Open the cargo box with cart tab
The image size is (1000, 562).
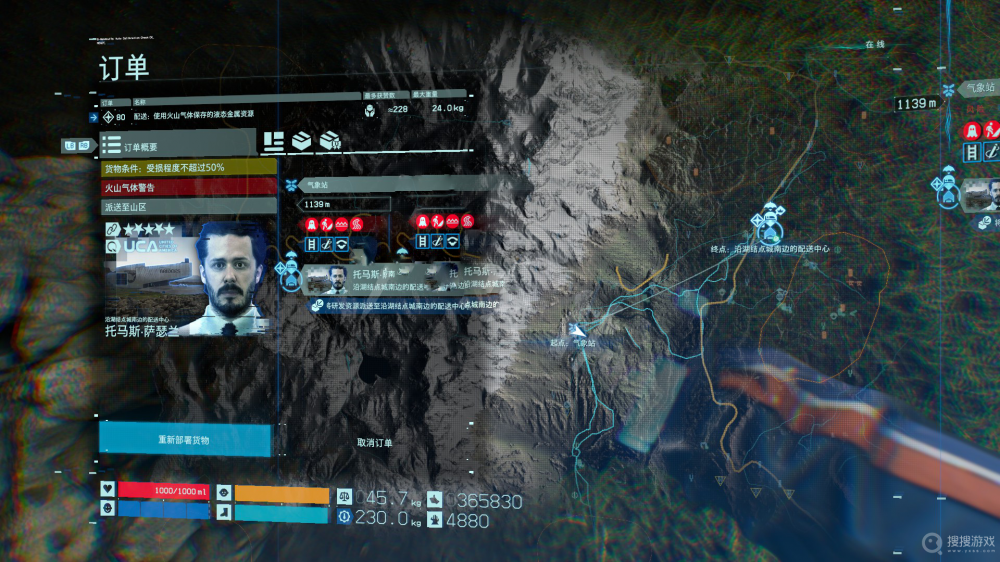click(330, 142)
